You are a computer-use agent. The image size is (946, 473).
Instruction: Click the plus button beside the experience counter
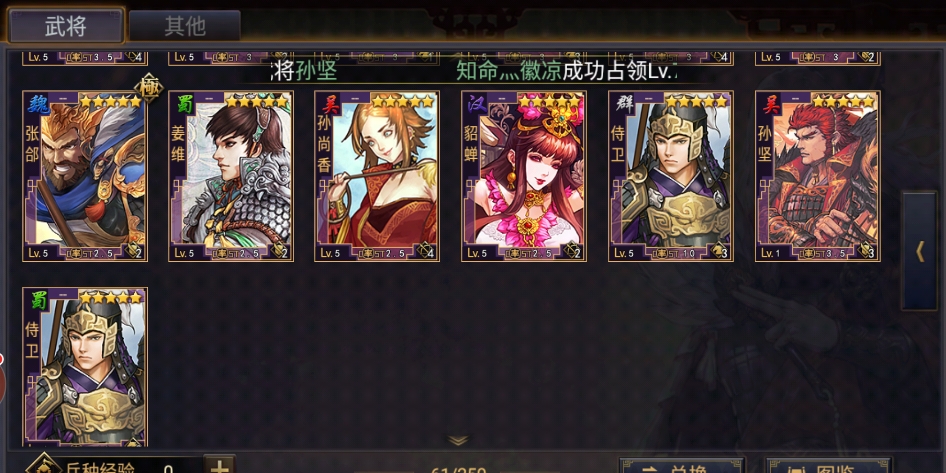tap(220, 465)
